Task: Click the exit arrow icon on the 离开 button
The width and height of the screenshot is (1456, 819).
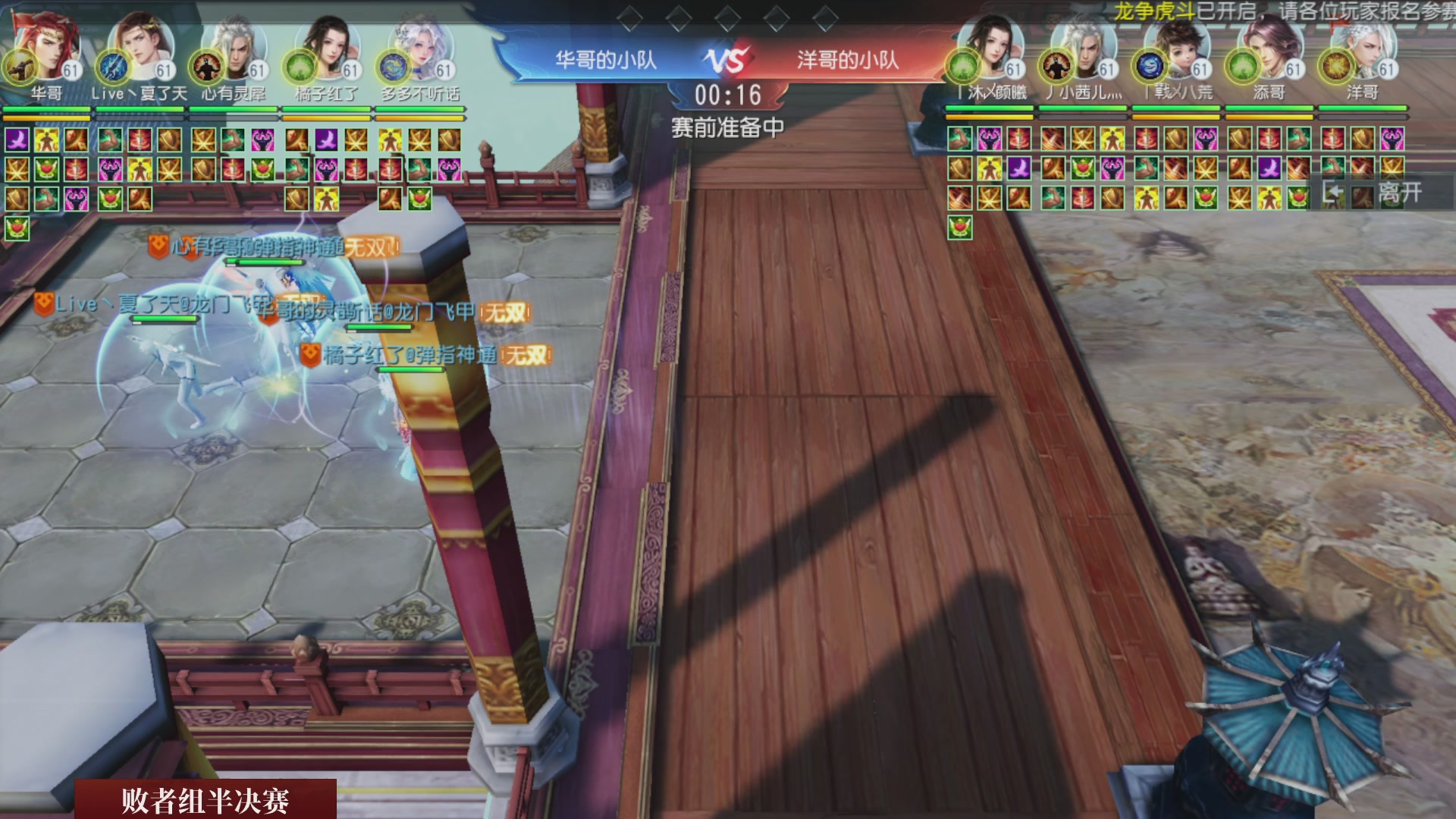Action: [1332, 193]
